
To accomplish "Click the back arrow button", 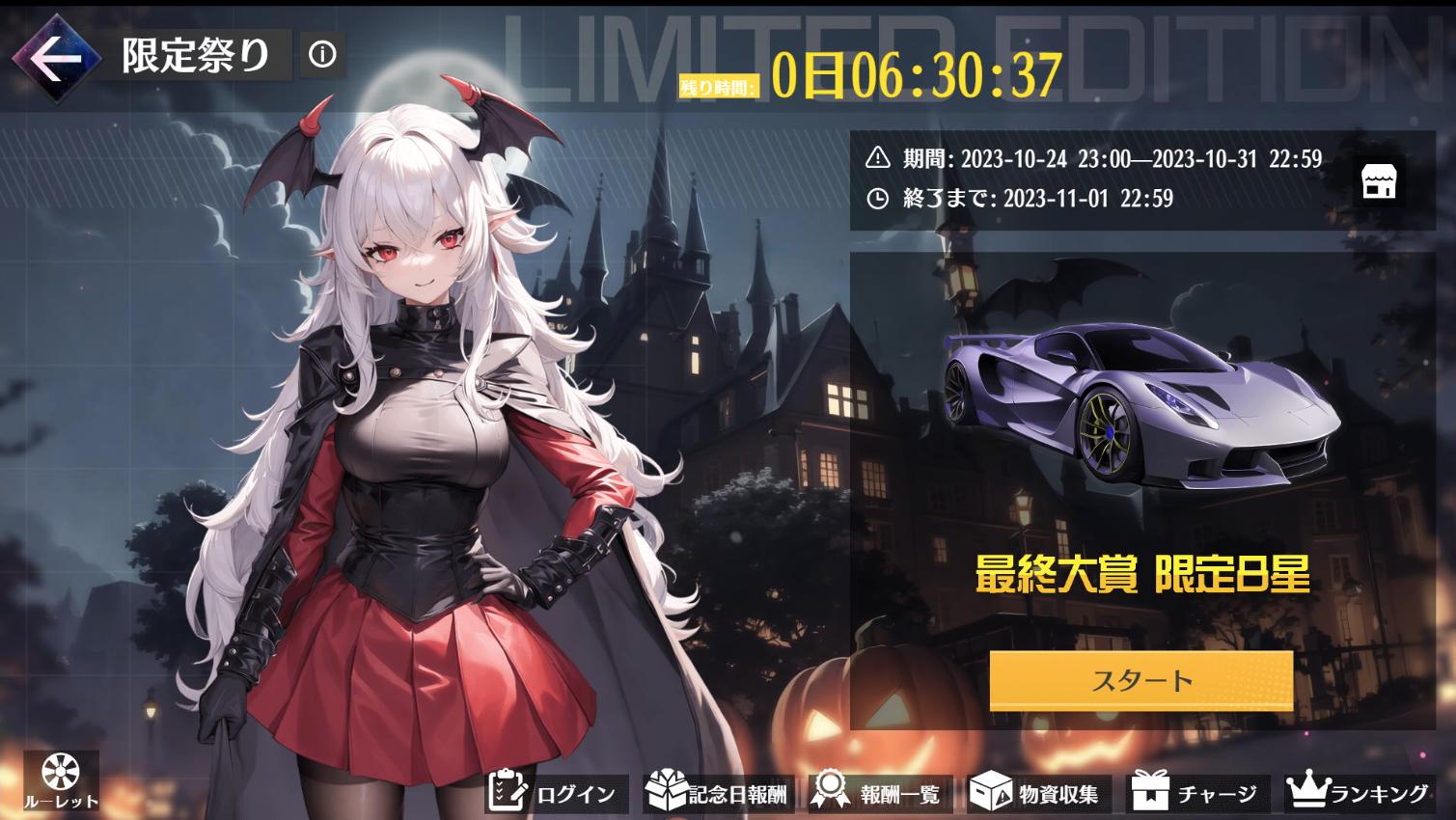I will (60, 58).
